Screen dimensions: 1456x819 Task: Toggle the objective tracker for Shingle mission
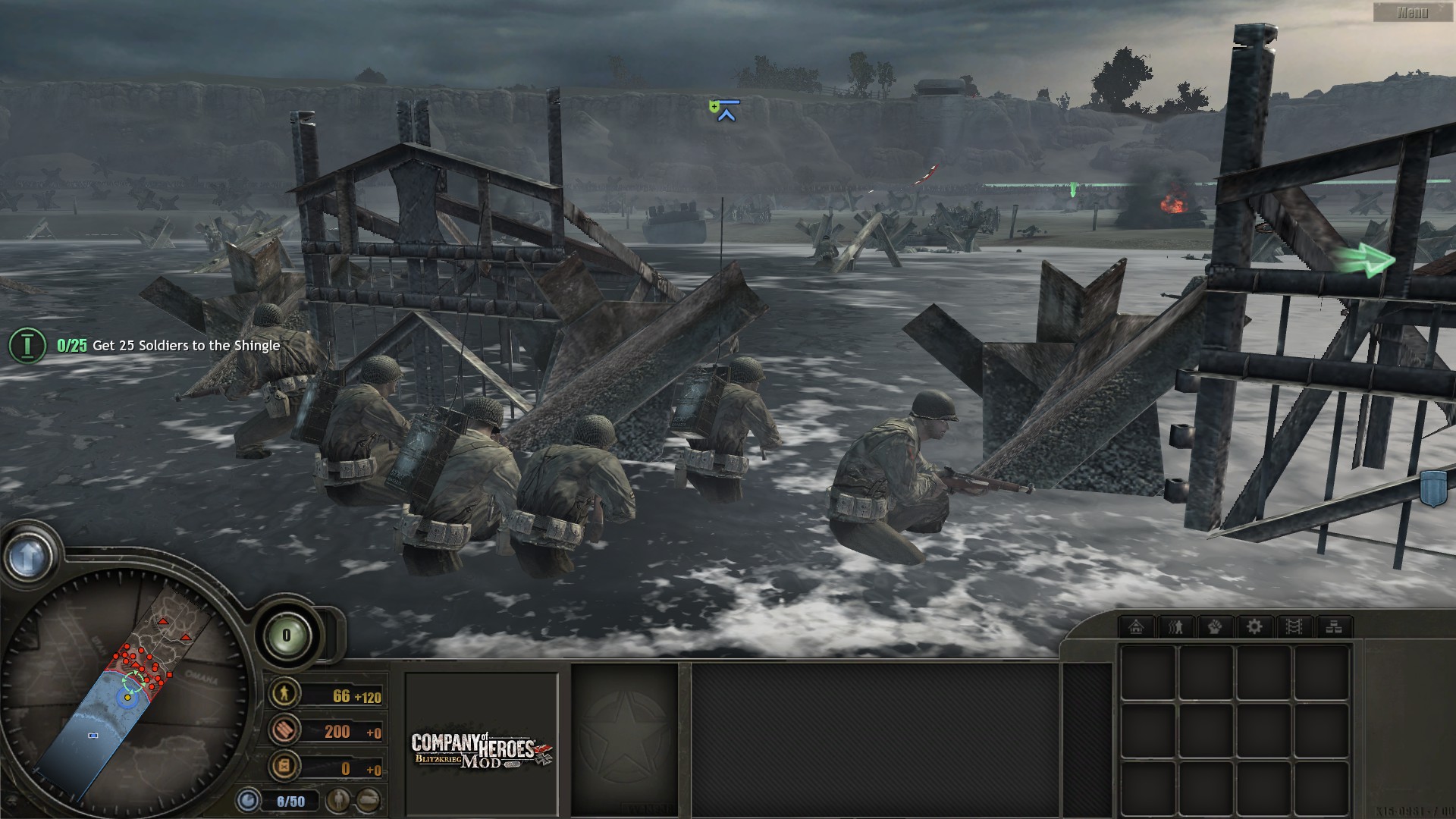click(x=27, y=345)
